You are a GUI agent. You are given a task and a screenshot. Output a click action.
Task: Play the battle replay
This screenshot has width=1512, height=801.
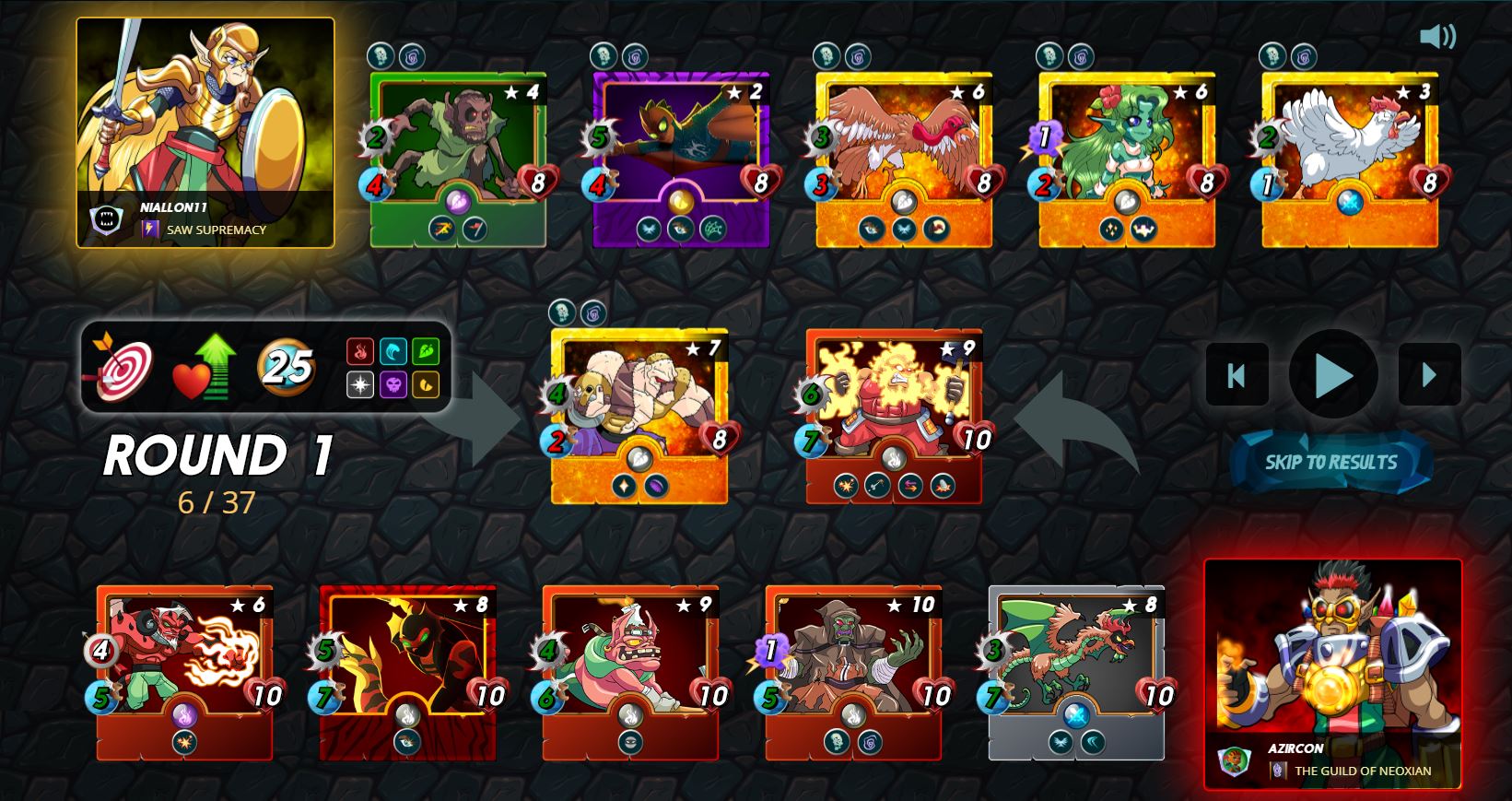pyautogui.click(x=1332, y=374)
